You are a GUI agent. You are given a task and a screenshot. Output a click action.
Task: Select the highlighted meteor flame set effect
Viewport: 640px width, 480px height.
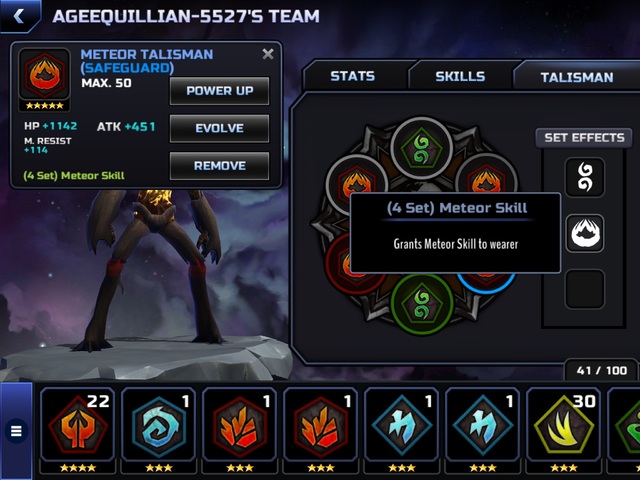pos(585,234)
